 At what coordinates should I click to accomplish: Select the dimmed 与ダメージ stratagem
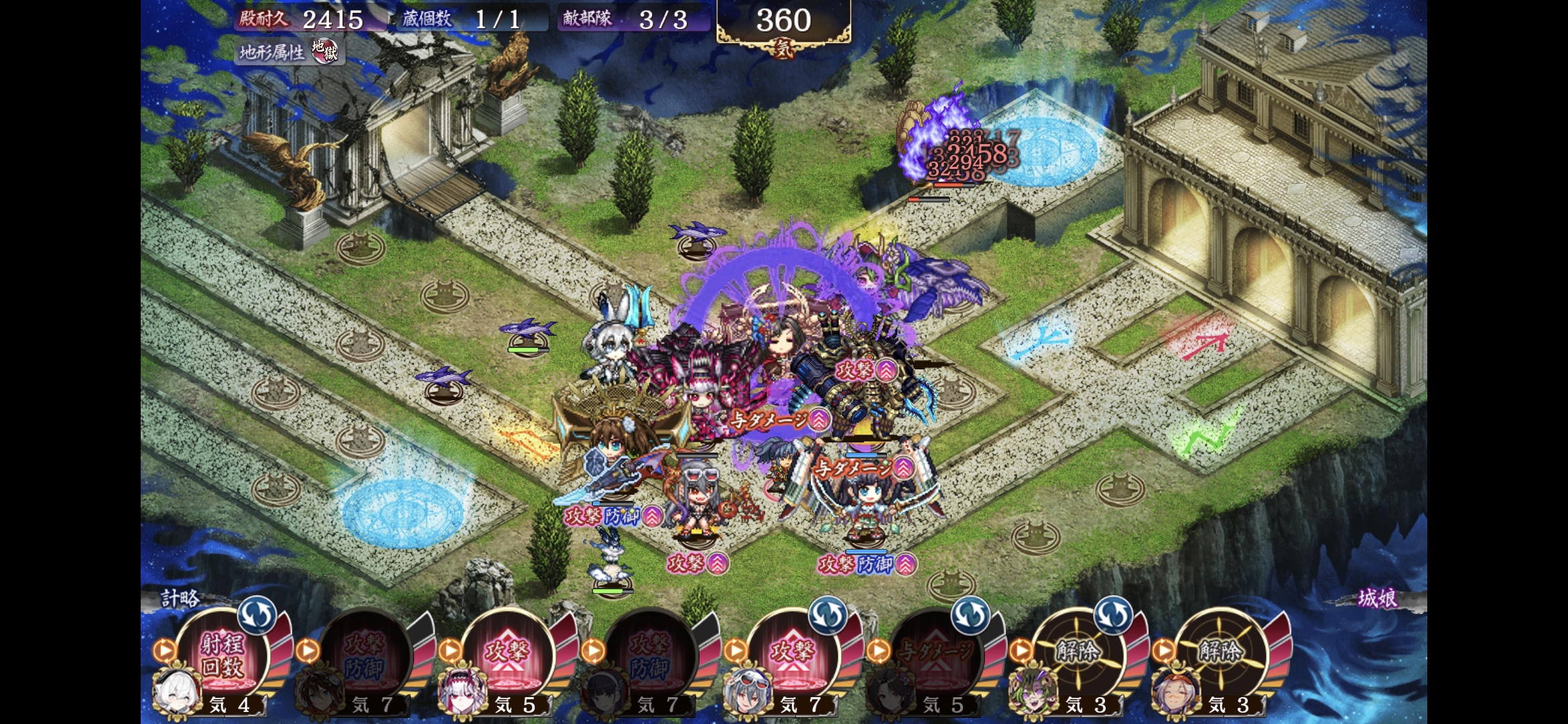(935, 655)
